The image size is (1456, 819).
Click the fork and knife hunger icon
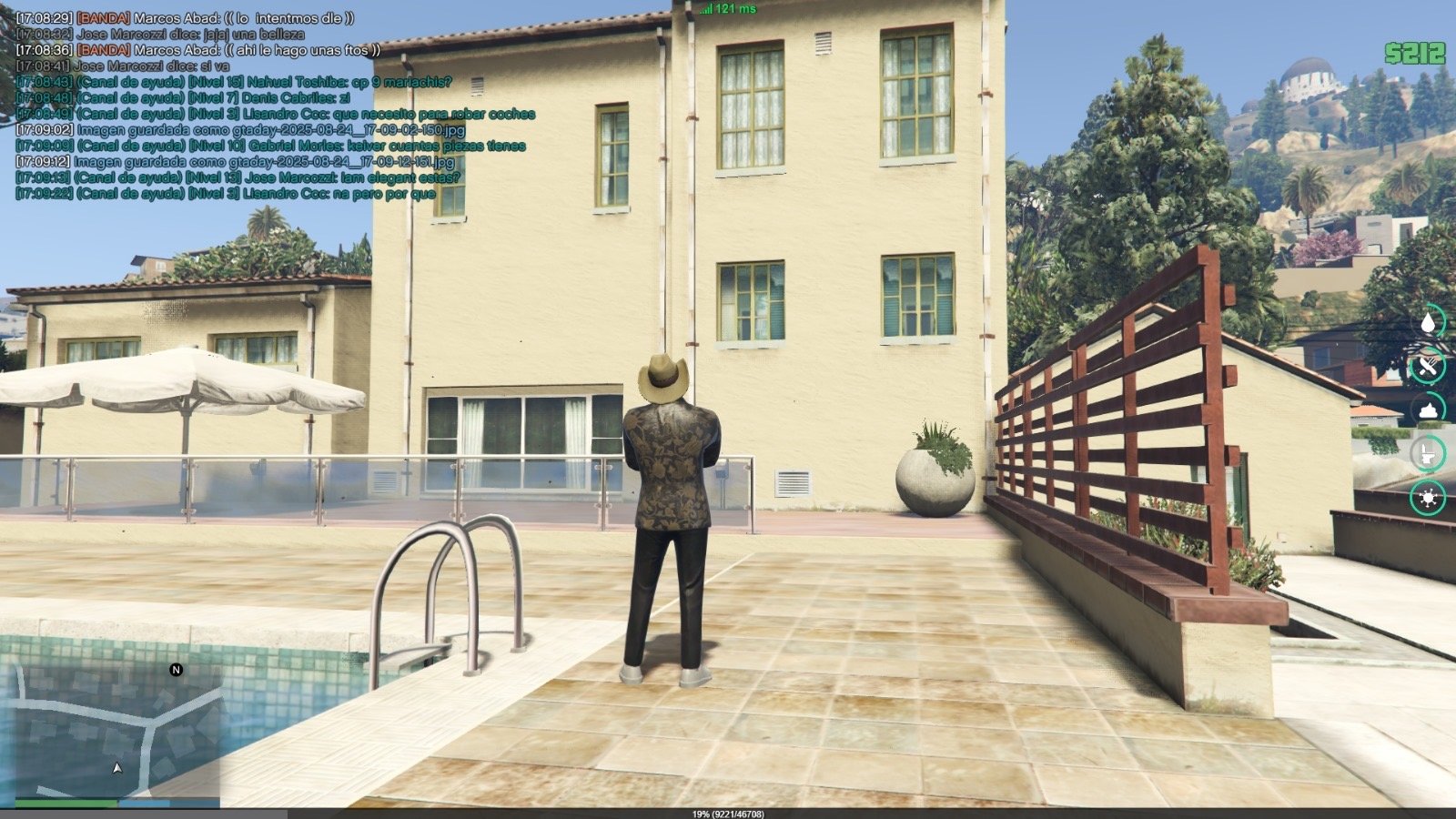coord(1428,366)
